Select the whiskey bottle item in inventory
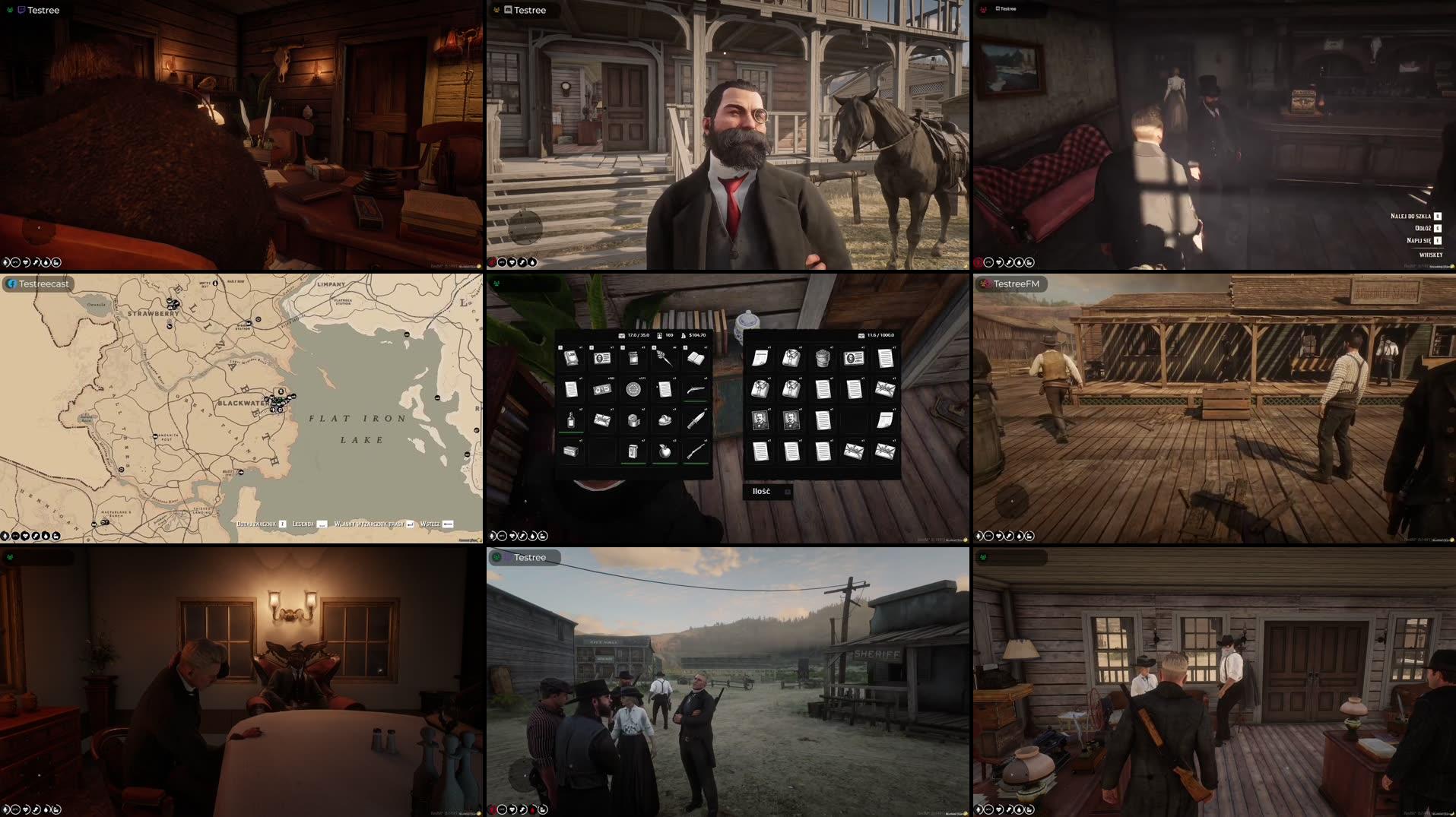 (569, 420)
